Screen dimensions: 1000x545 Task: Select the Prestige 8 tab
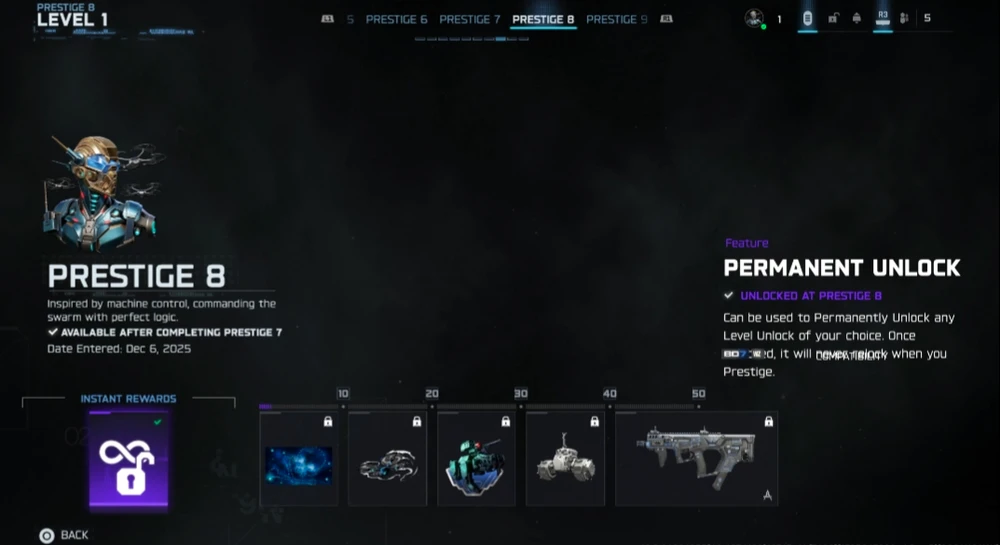click(x=543, y=19)
